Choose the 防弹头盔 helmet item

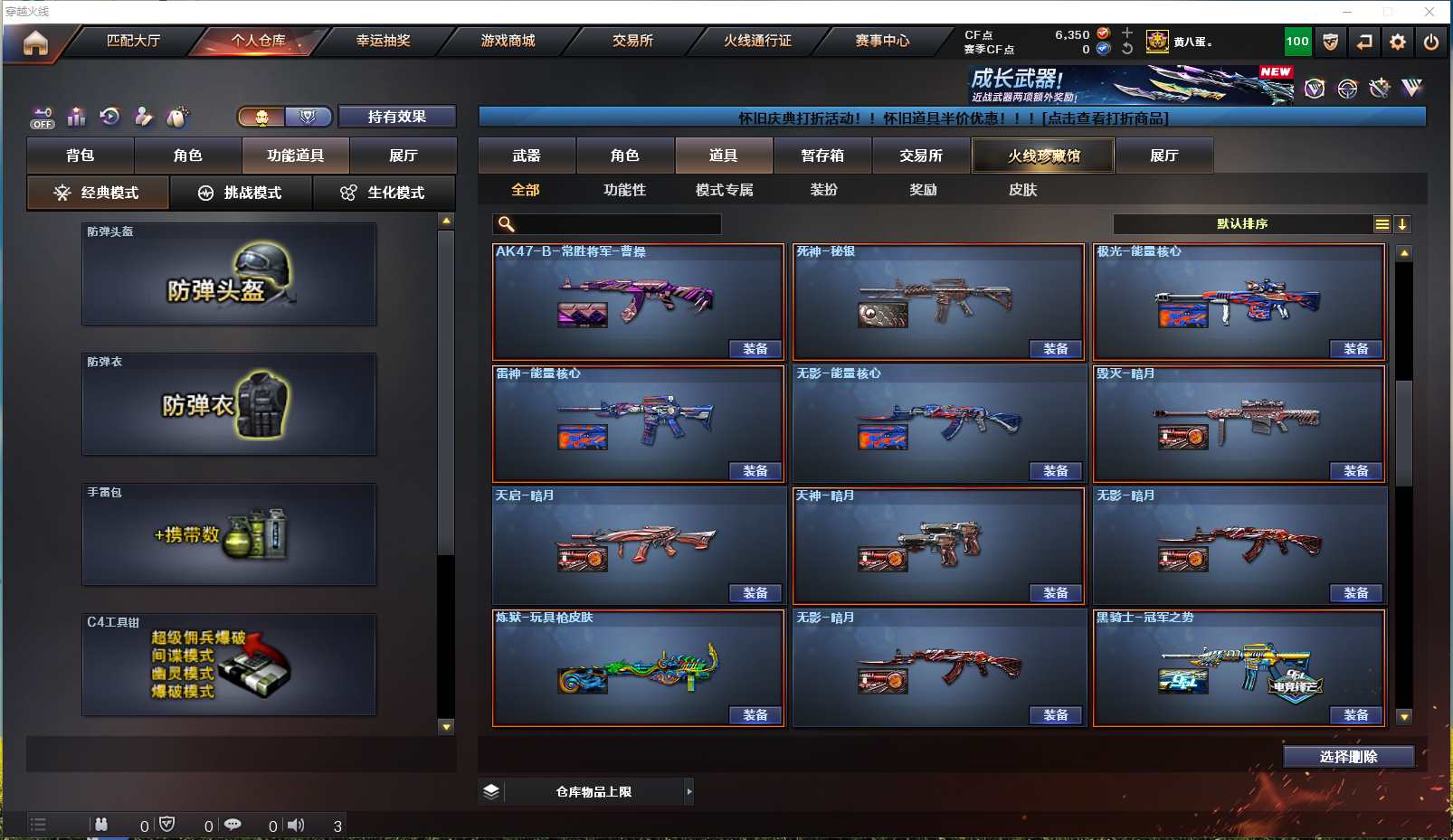coord(229,275)
